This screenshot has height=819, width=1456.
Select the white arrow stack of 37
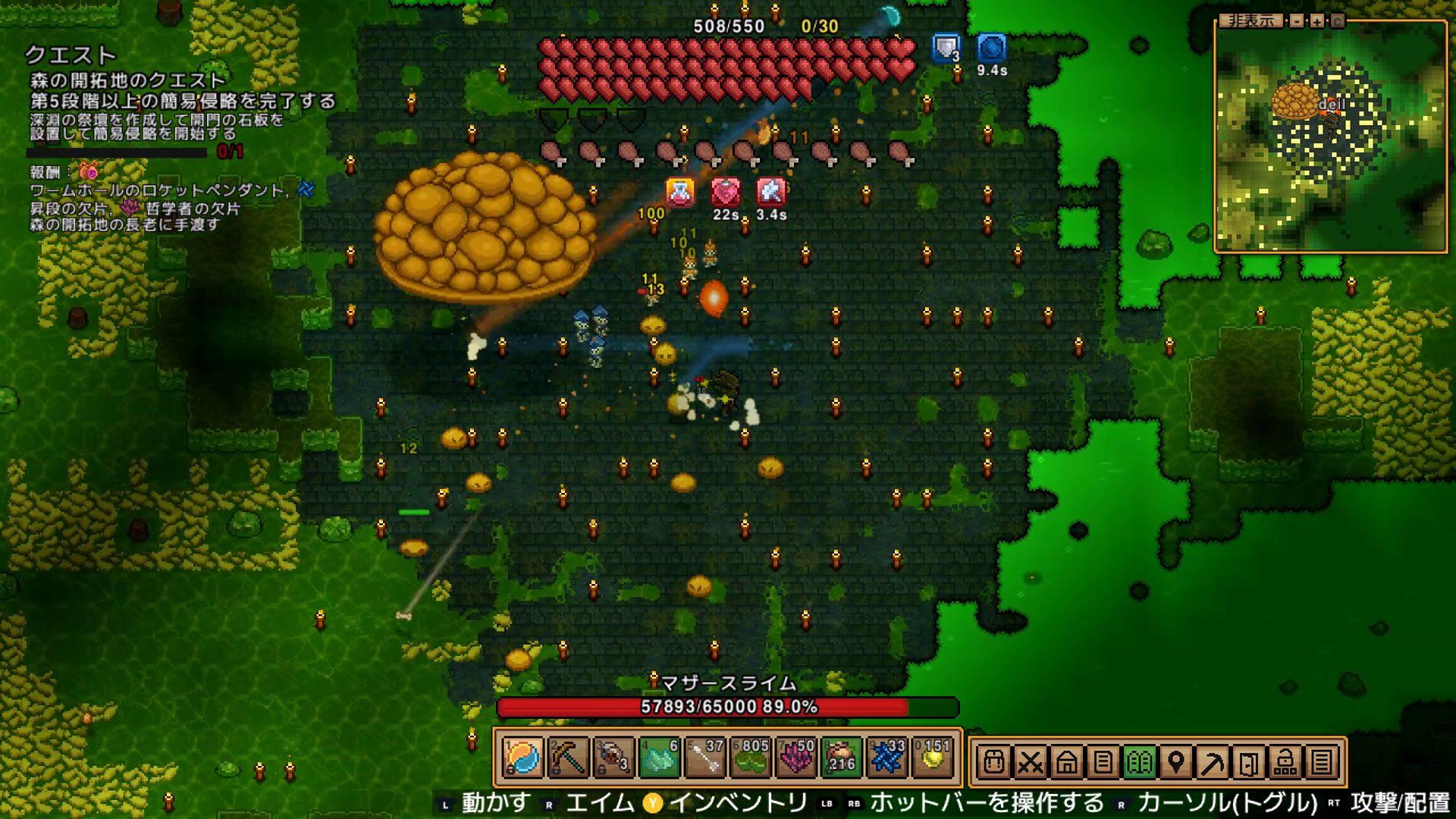pyautogui.click(x=704, y=758)
